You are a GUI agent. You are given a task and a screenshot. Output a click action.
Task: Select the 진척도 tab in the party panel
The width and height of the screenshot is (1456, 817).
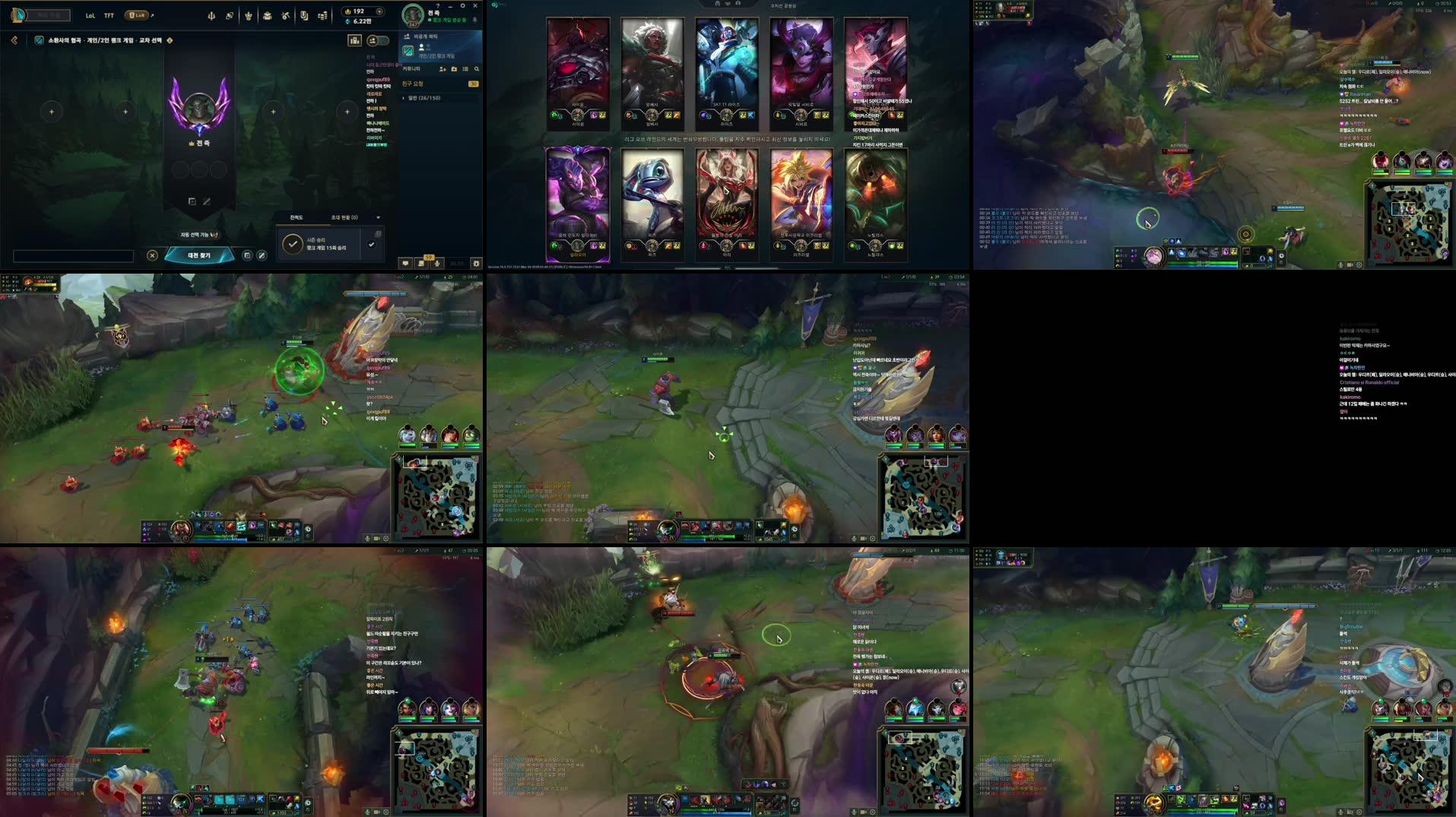297,217
